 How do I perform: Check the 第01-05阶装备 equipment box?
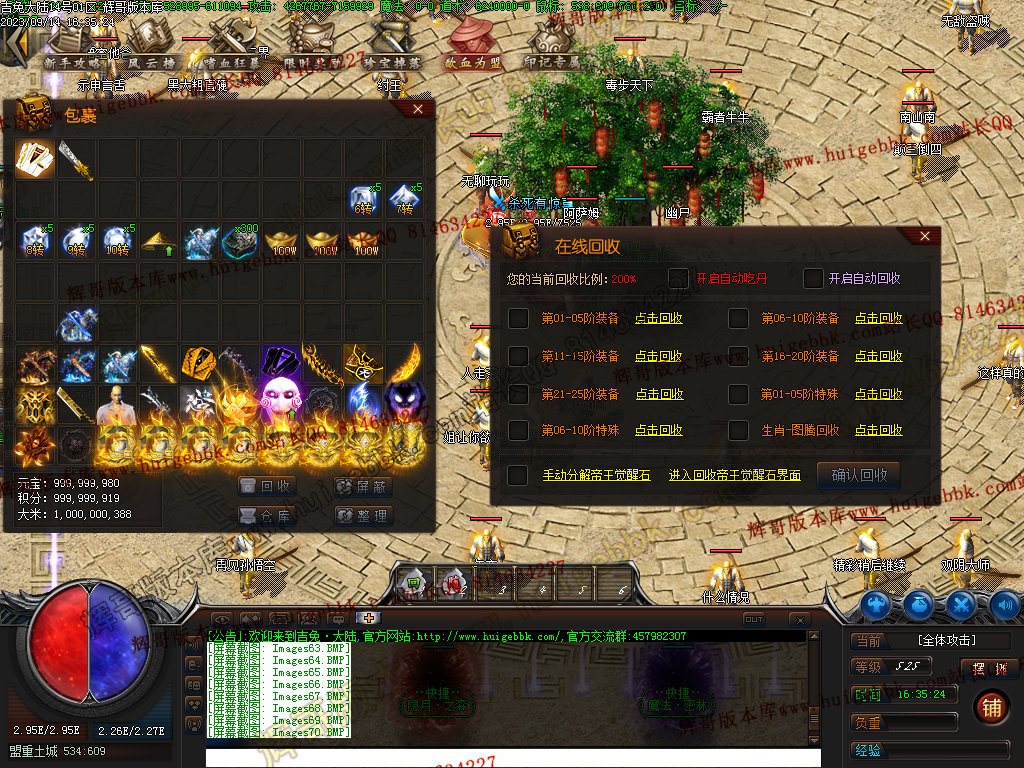coord(518,318)
